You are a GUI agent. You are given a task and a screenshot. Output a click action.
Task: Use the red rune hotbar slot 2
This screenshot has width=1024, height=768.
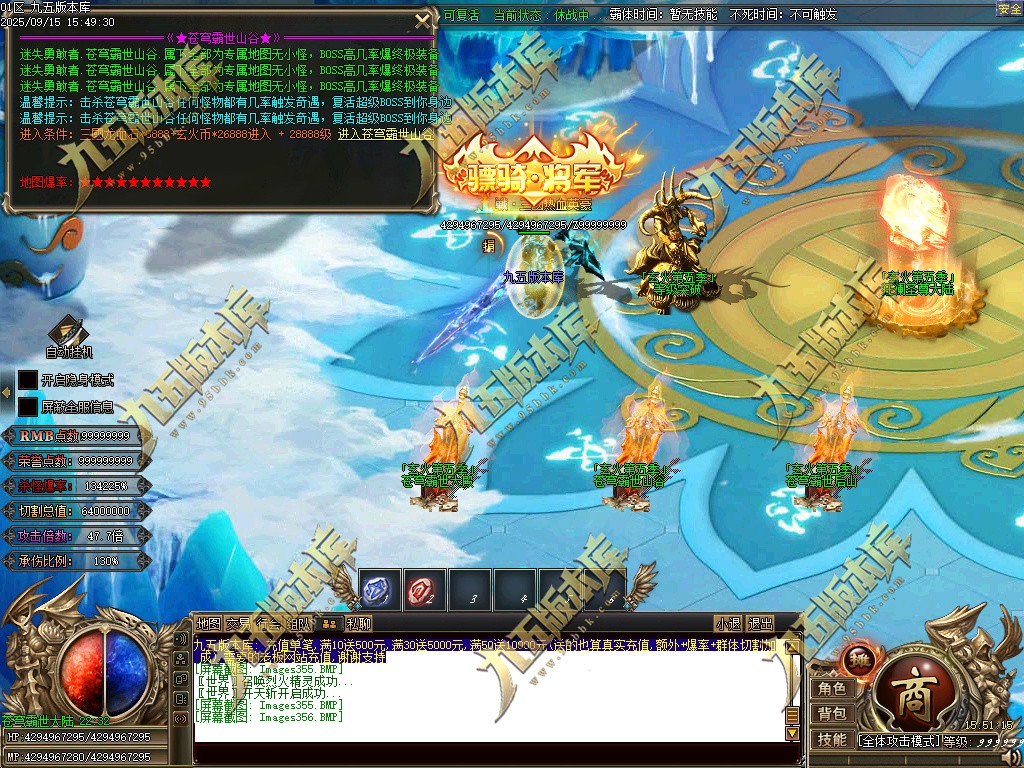[x=424, y=590]
